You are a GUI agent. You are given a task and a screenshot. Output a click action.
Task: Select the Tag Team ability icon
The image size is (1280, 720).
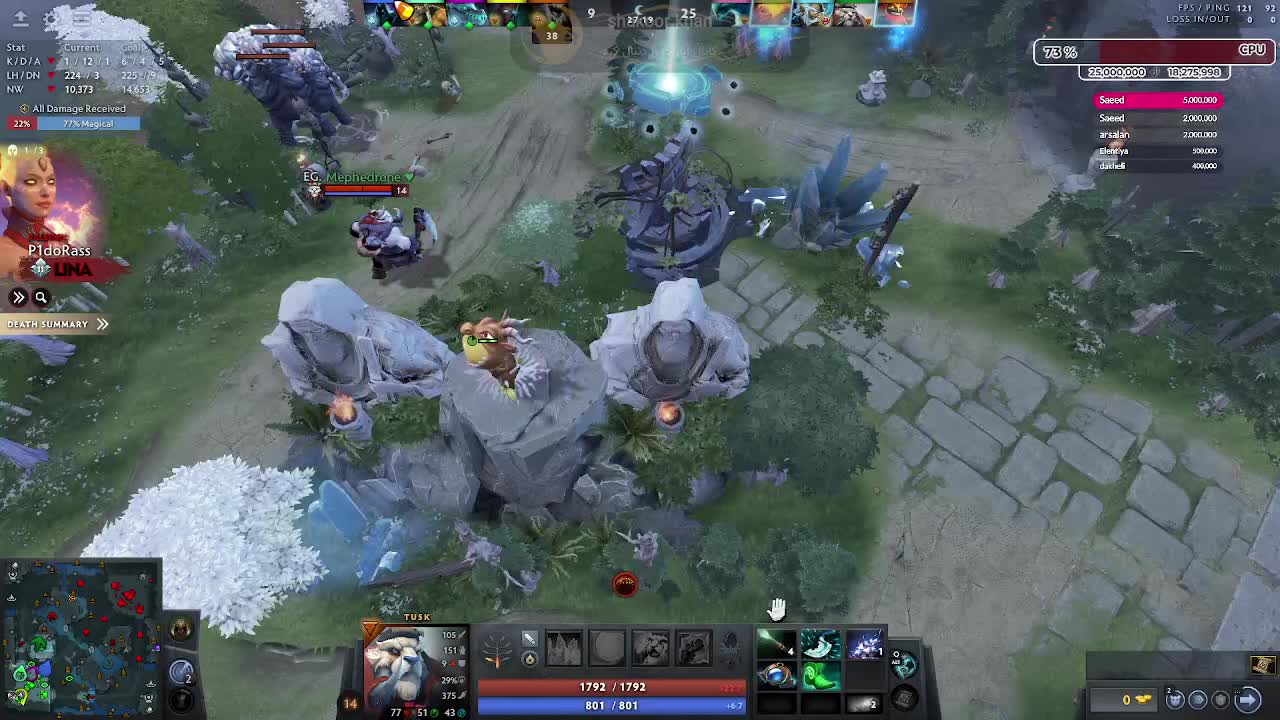tap(650, 648)
